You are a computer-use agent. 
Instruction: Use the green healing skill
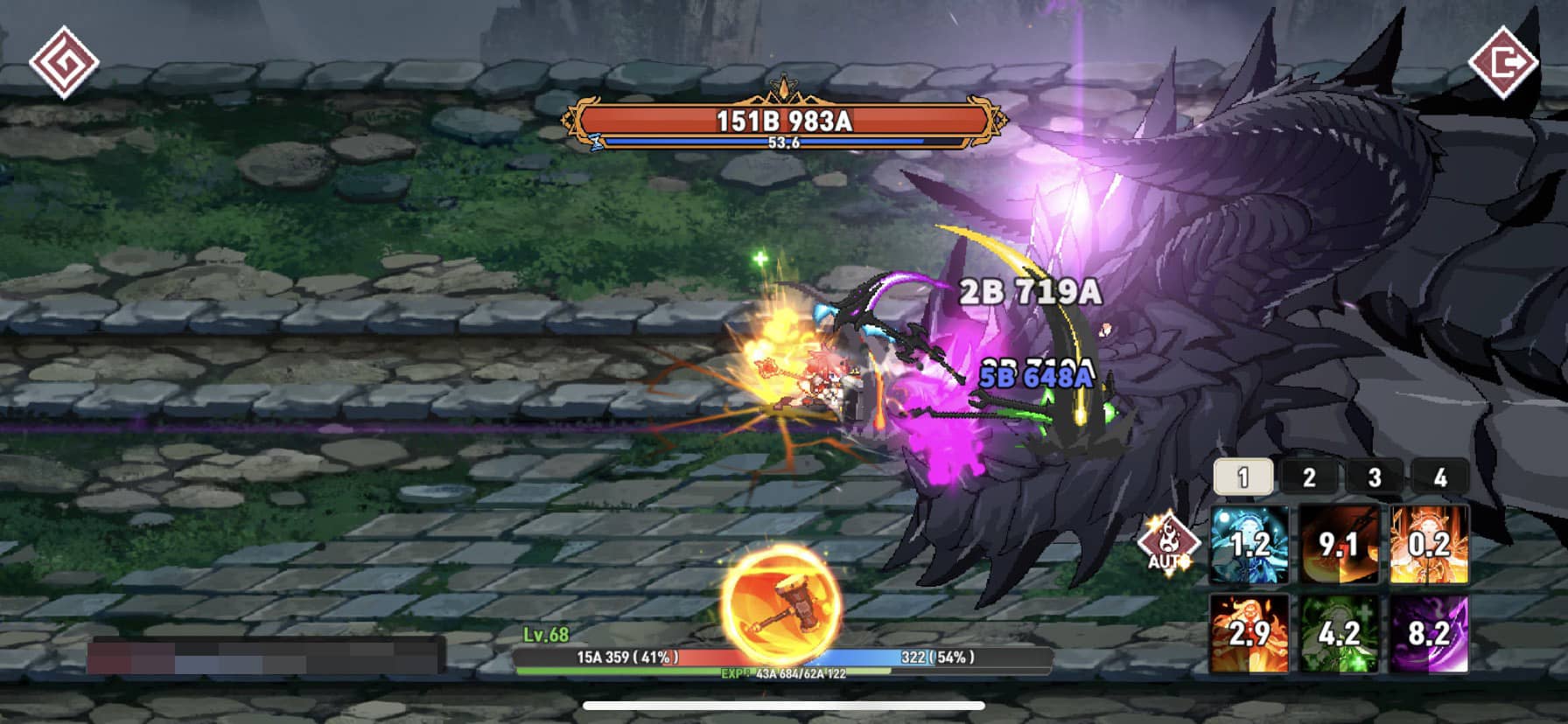click(x=1339, y=633)
